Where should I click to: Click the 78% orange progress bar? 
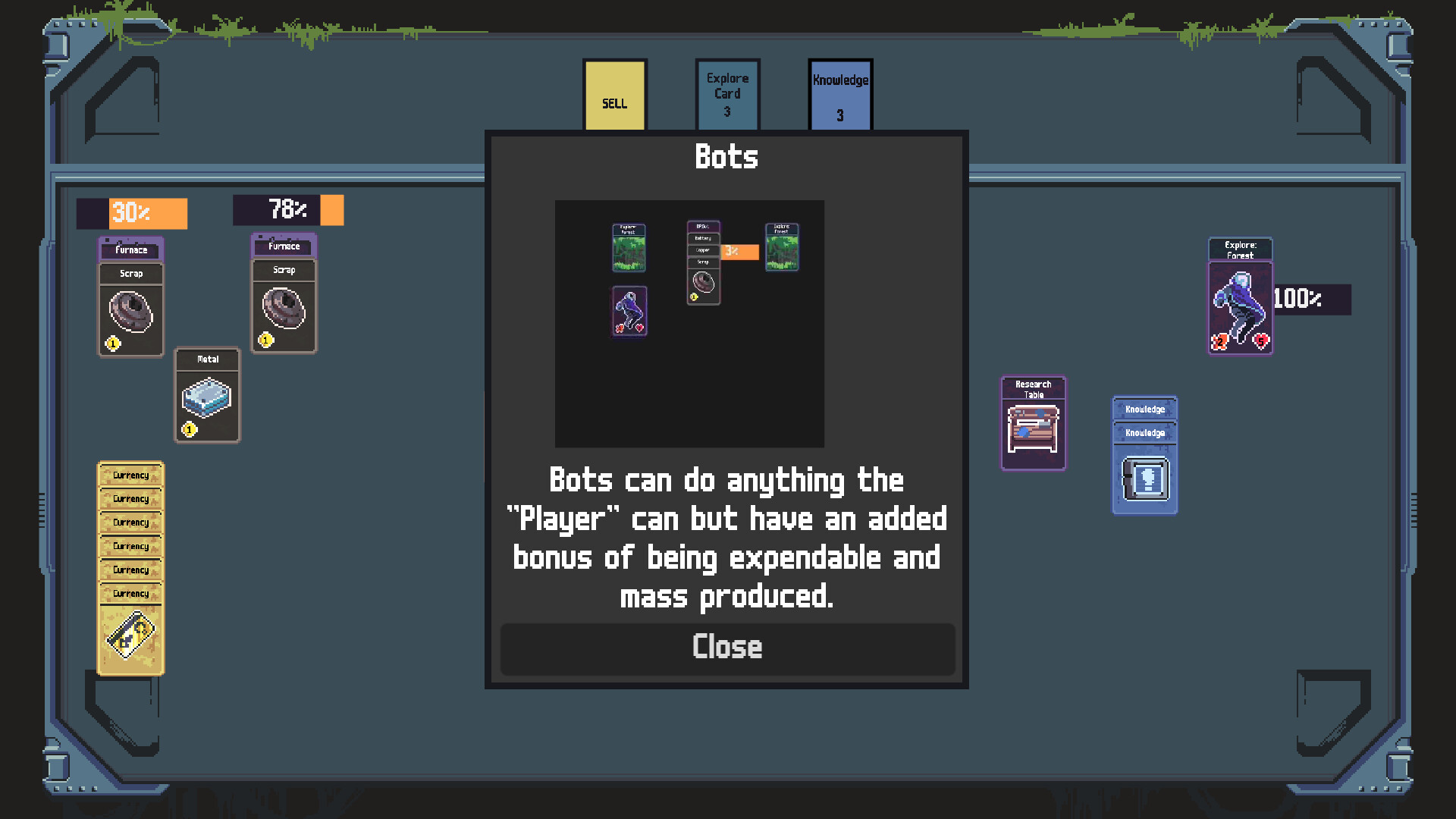(x=288, y=210)
